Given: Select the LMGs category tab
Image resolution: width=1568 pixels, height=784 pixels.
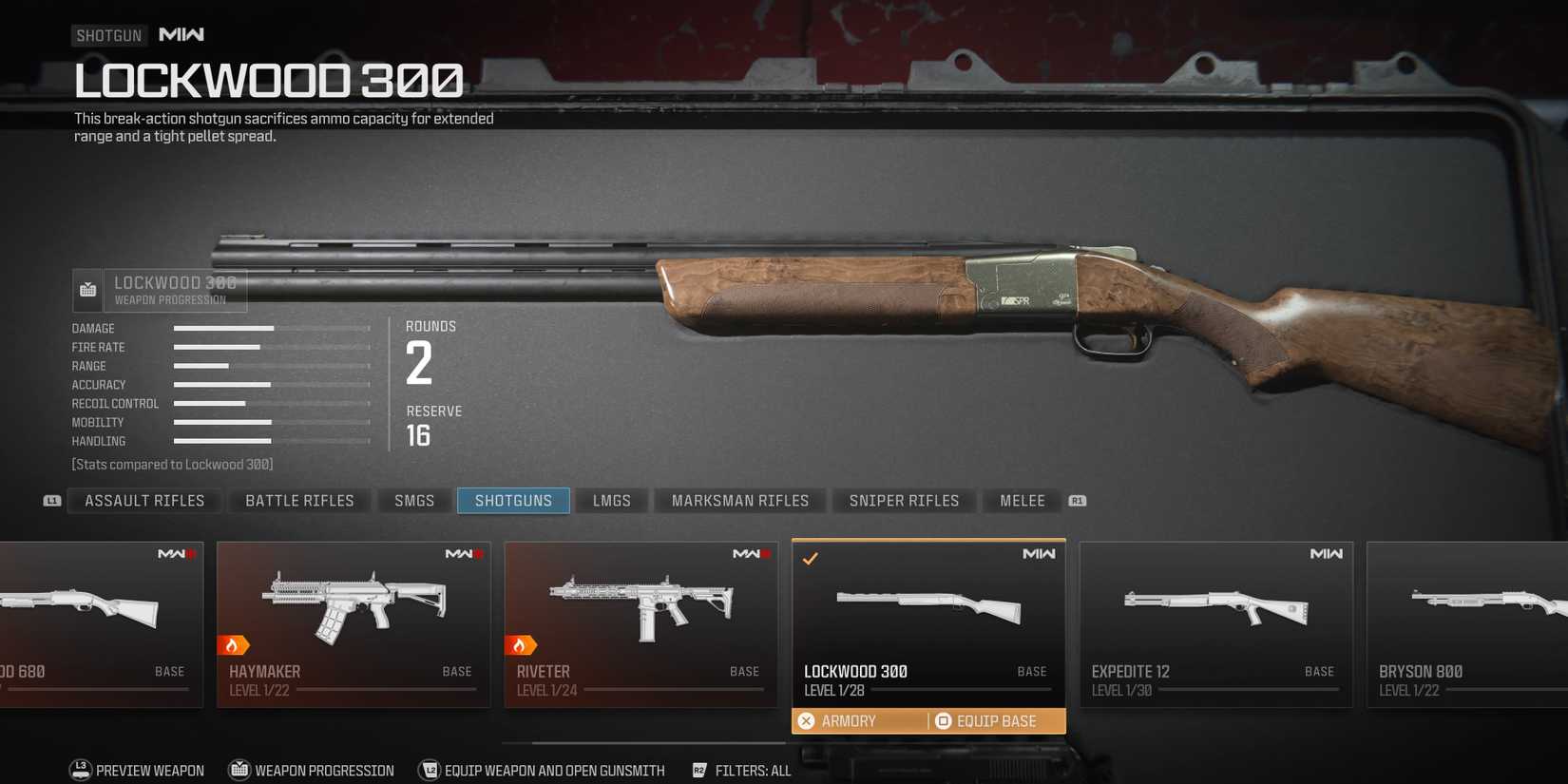Looking at the screenshot, I should pos(611,500).
